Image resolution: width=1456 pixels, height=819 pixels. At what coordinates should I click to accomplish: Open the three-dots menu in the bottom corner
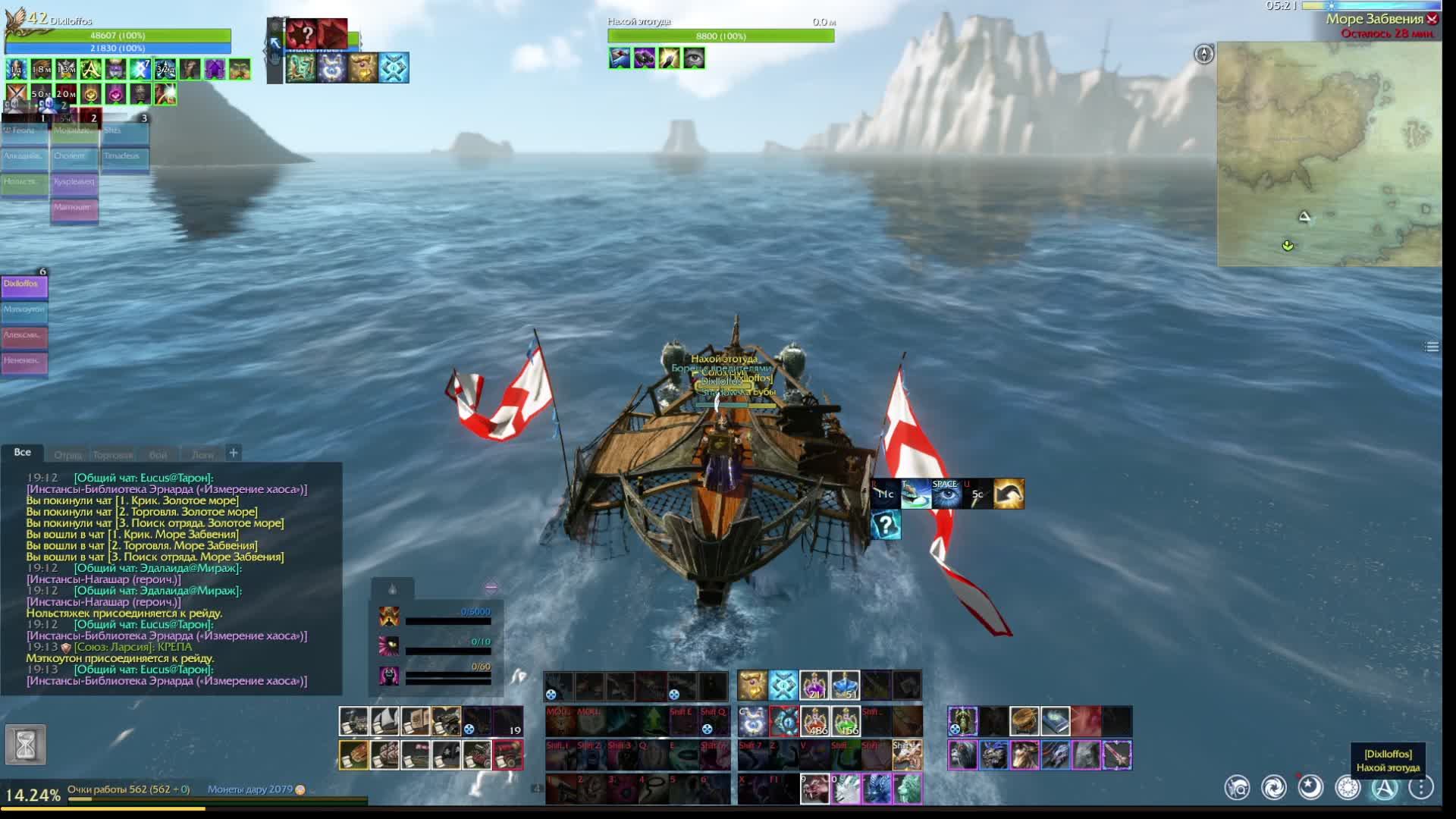(x=1421, y=788)
